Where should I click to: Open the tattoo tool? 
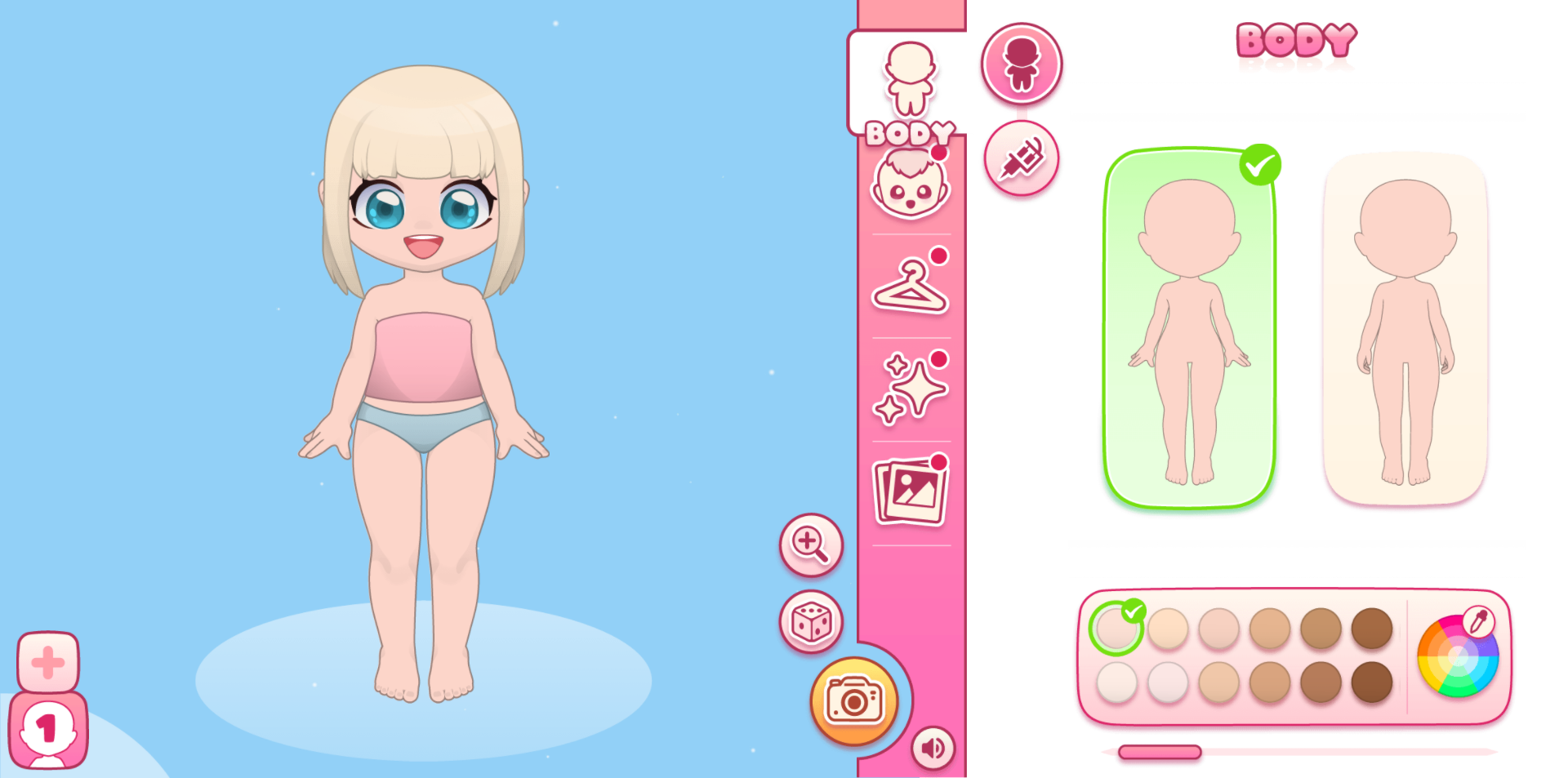(1022, 158)
